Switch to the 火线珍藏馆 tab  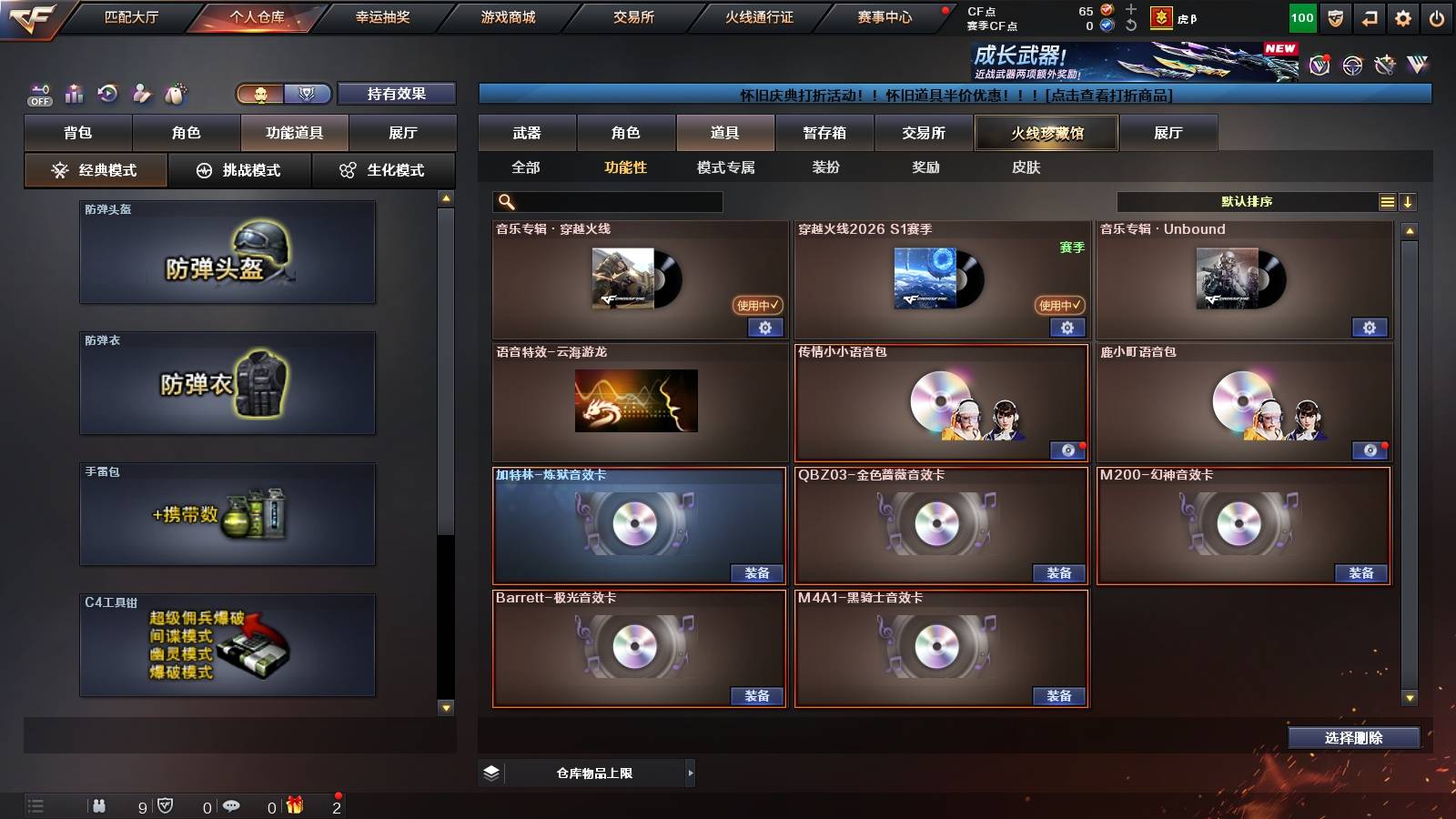(1045, 133)
